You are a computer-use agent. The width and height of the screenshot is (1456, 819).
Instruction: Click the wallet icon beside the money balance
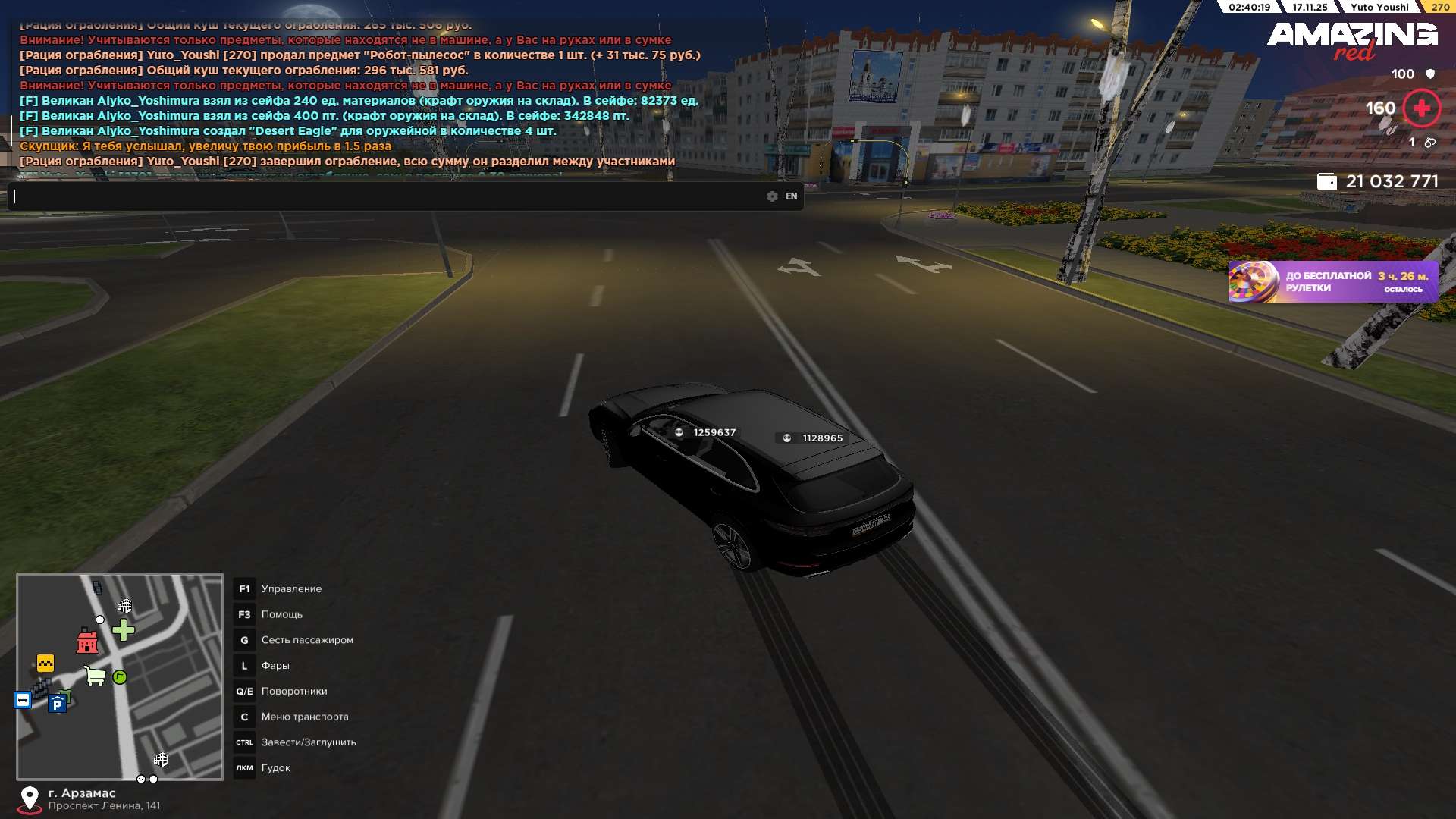coord(1326,181)
